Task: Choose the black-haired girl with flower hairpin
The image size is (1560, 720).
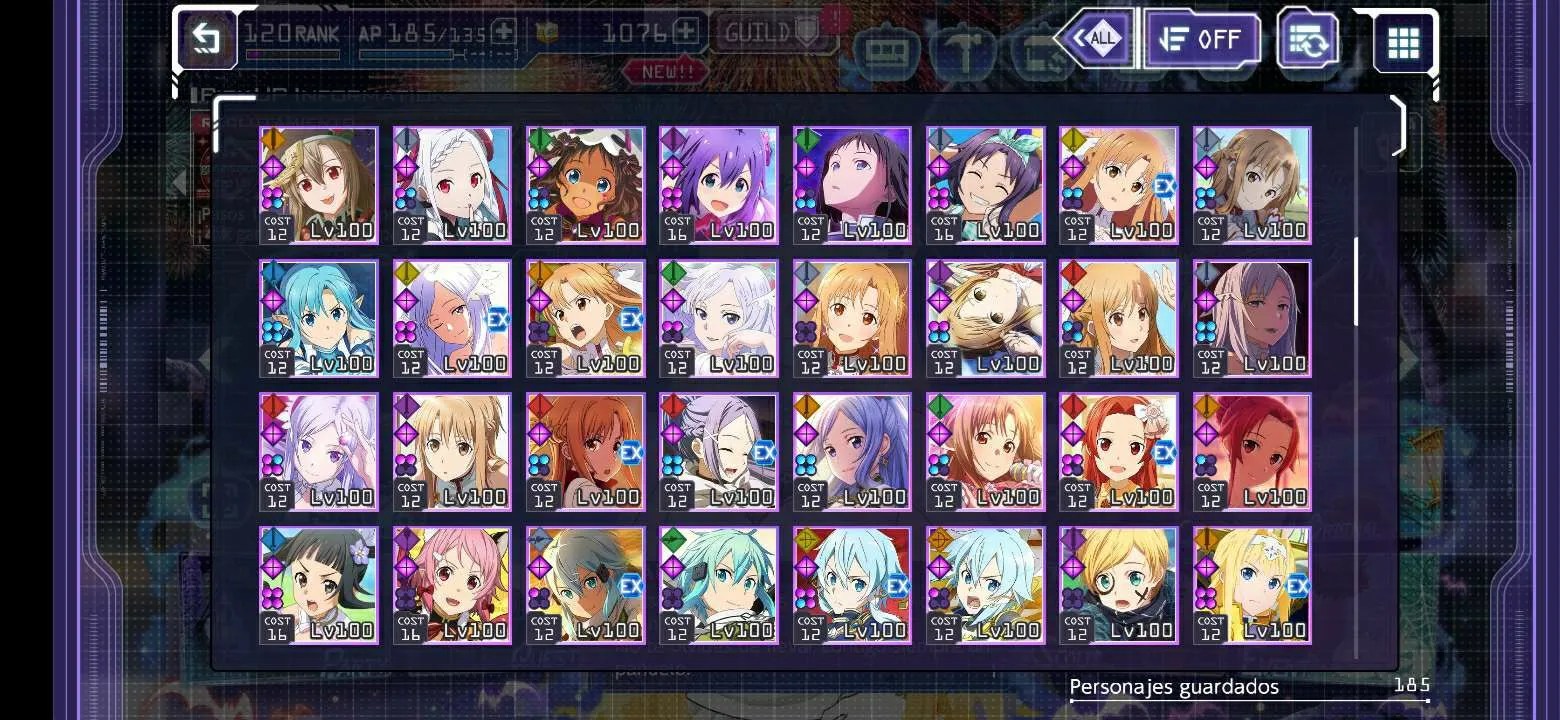Action: pos(319,585)
